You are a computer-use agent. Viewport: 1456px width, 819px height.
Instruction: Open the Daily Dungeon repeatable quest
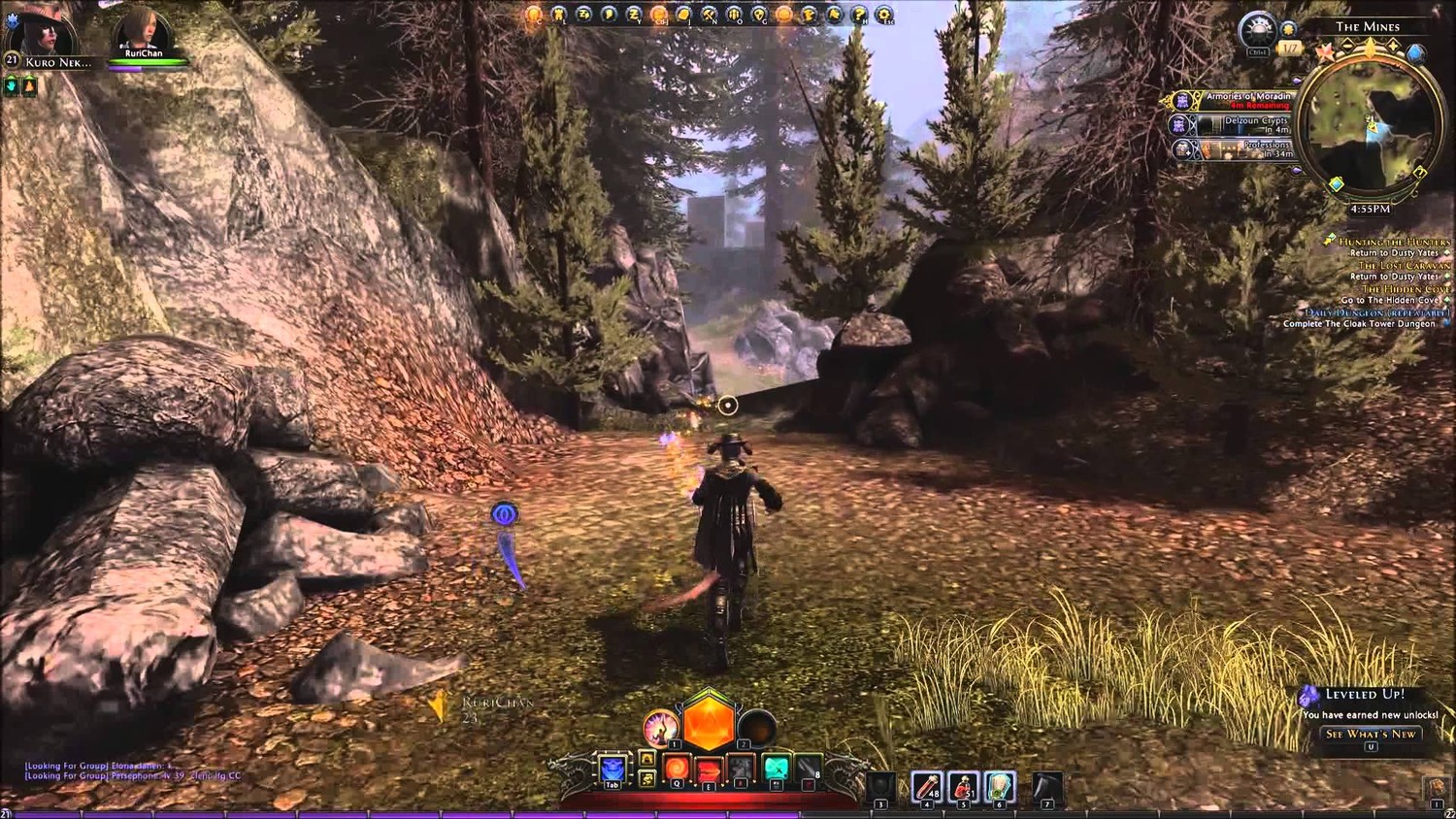(1376, 312)
